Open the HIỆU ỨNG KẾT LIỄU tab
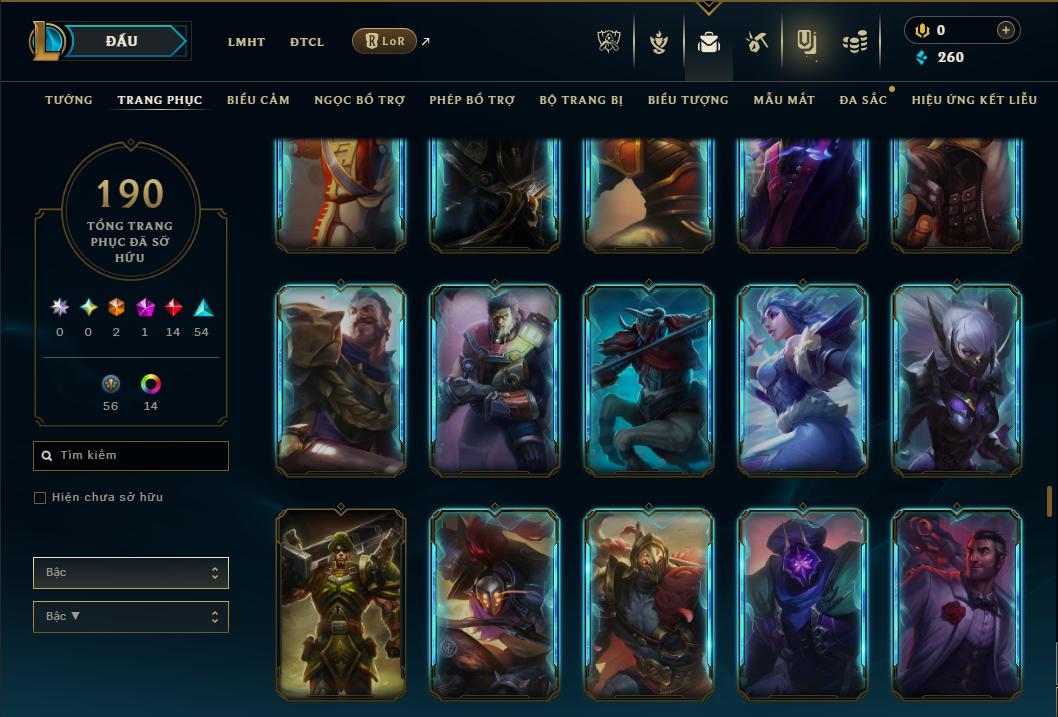This screenshot has height=717, width=1058. (974, 100)
